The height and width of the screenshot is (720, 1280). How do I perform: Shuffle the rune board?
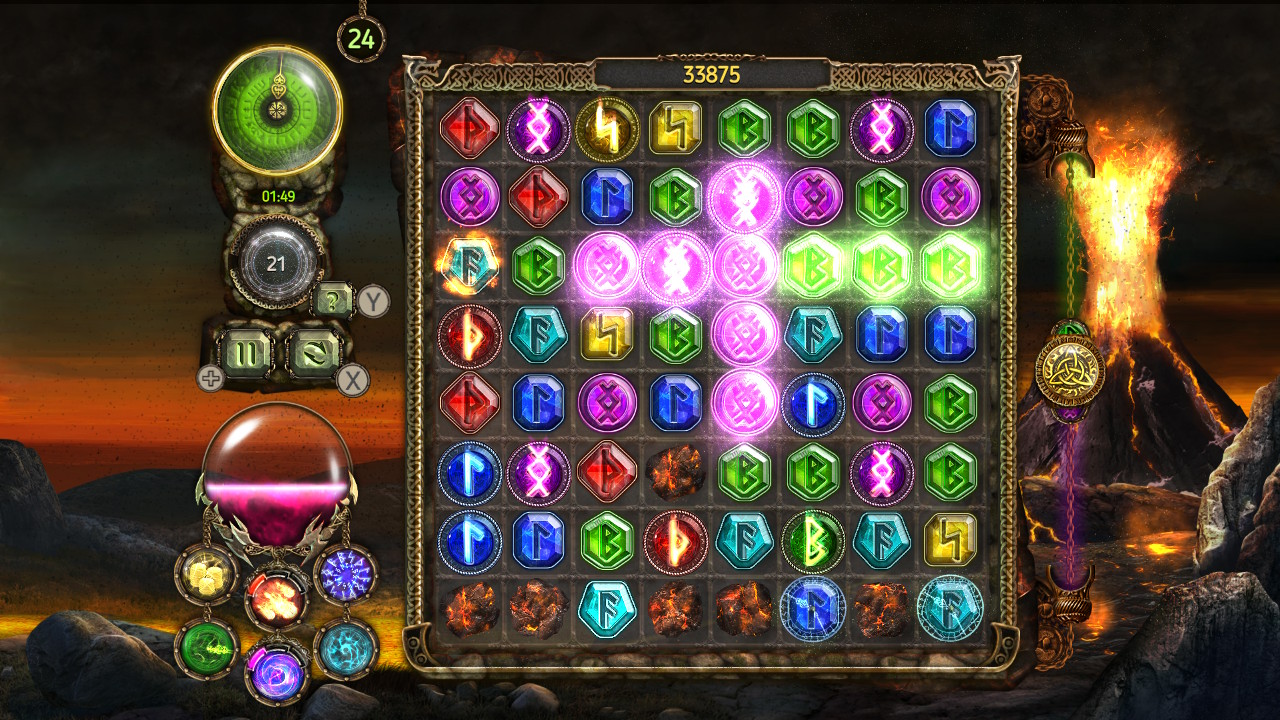(315, 351)
